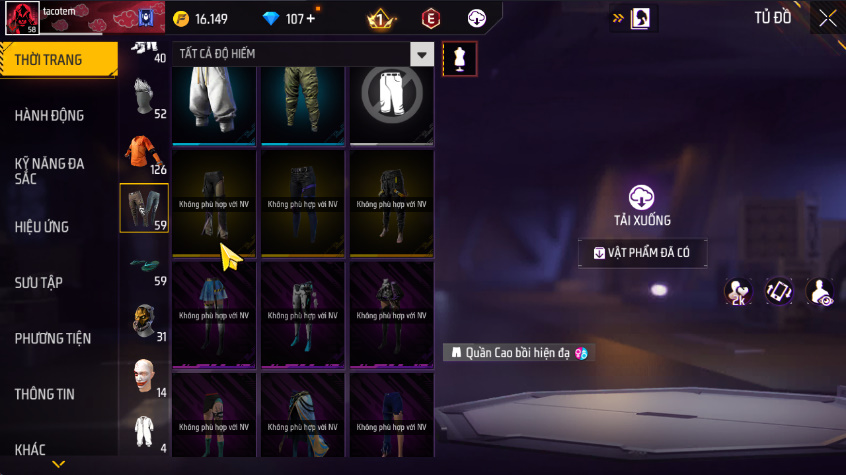Open the Phương Tiện vehicles tab

point(52,338)
